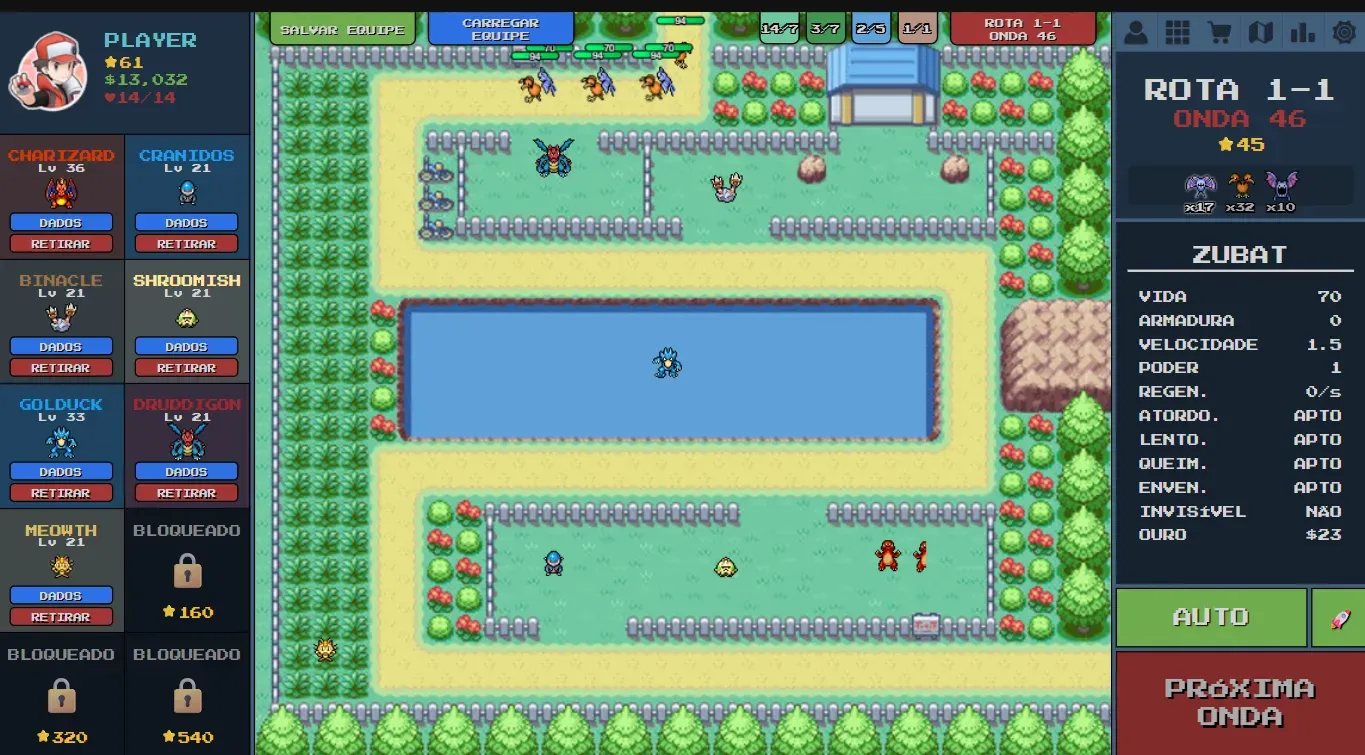
Task: Select Charizard's portrait sprite
Action: tap(60, 190)
